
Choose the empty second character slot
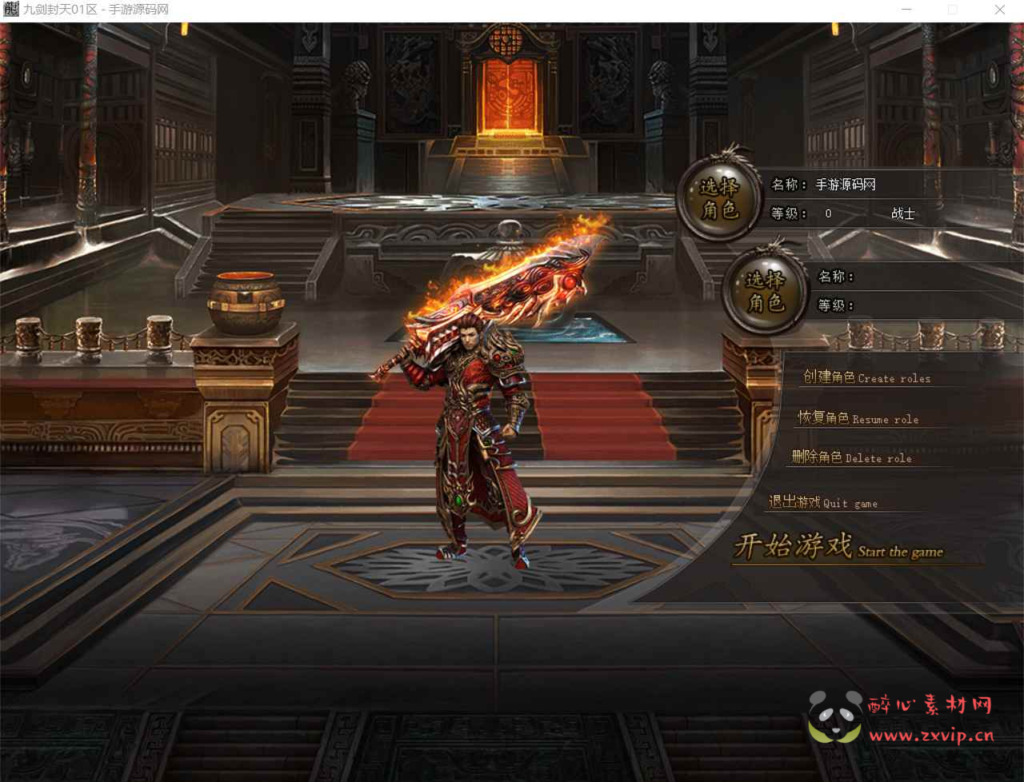(765, 291)
